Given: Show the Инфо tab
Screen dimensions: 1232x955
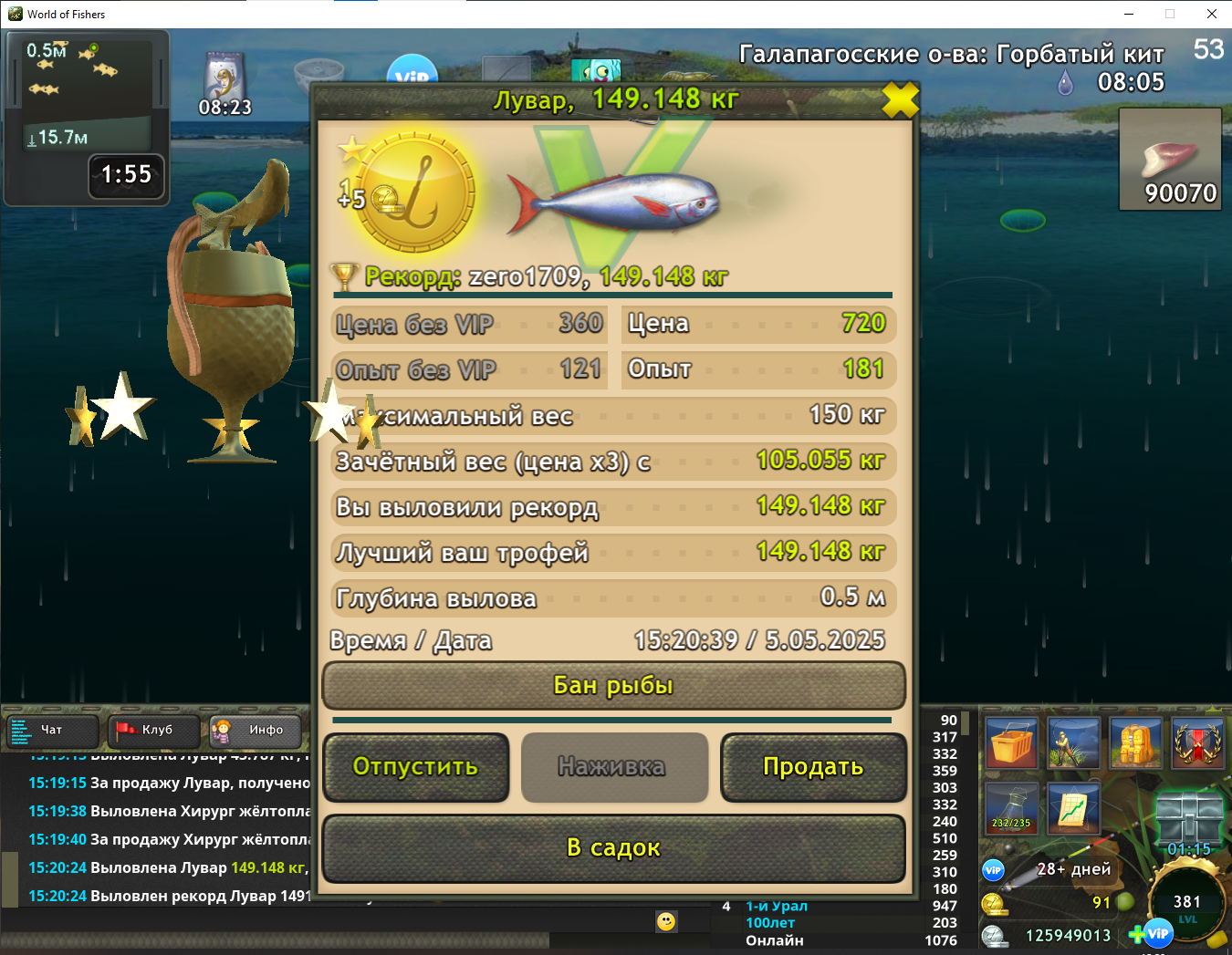Looking at the screenshot, I should (x=256, y=730).
